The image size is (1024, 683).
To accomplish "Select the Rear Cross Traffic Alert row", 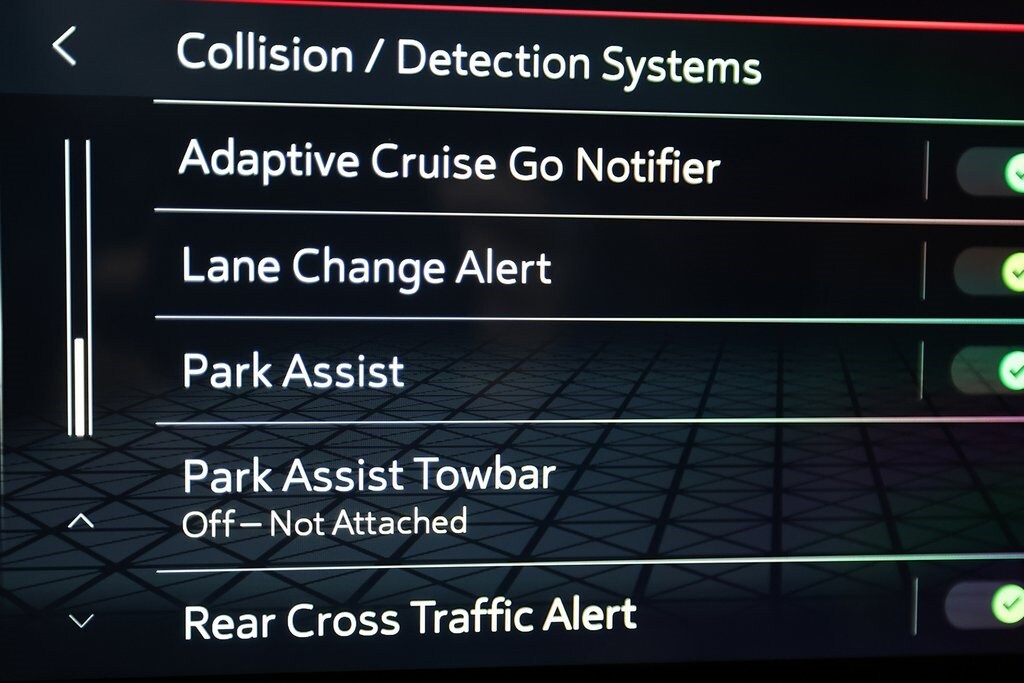I will coord(410,618).
